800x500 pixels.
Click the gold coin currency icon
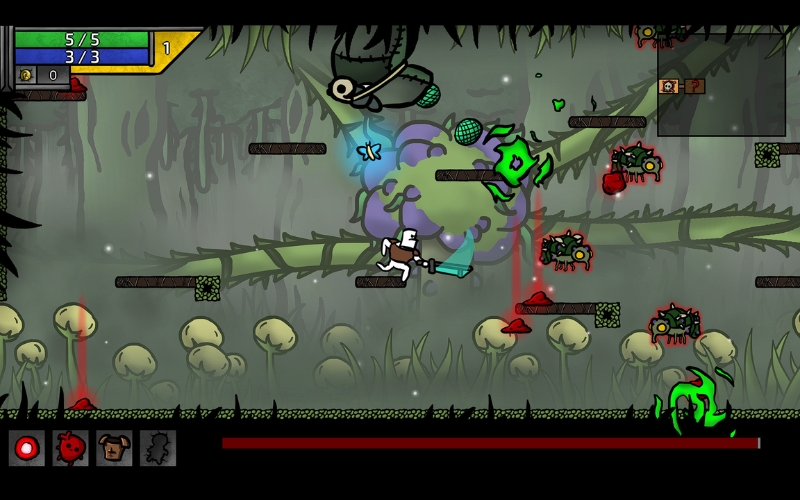pos(27,75)
